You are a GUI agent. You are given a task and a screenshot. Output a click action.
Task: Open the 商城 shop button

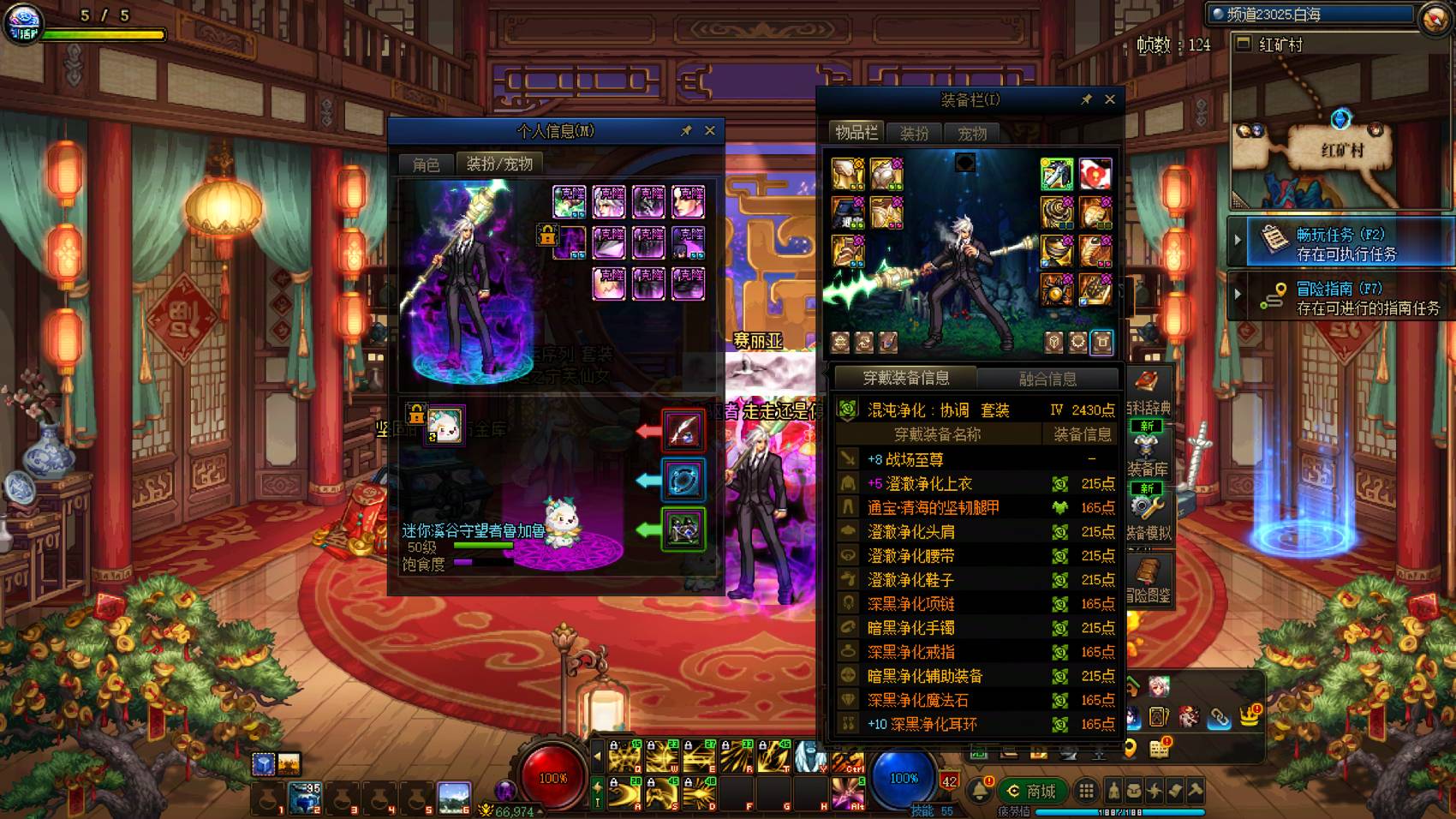(x=1032, y=791)
